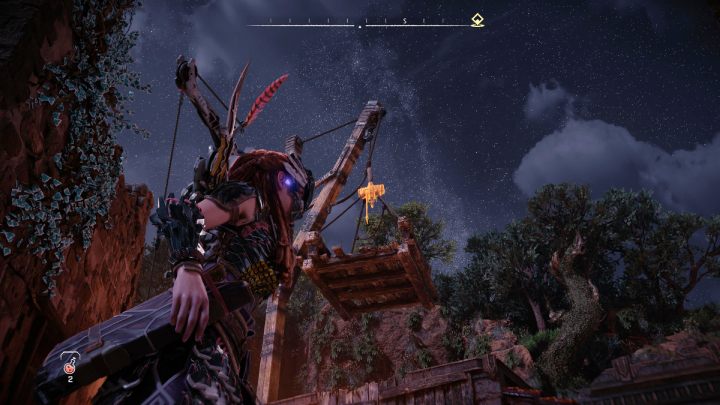This screenshot has width=720, height=405.
Task: Click the yellow quest marker on the compass
Action: [x=478, y=20]
